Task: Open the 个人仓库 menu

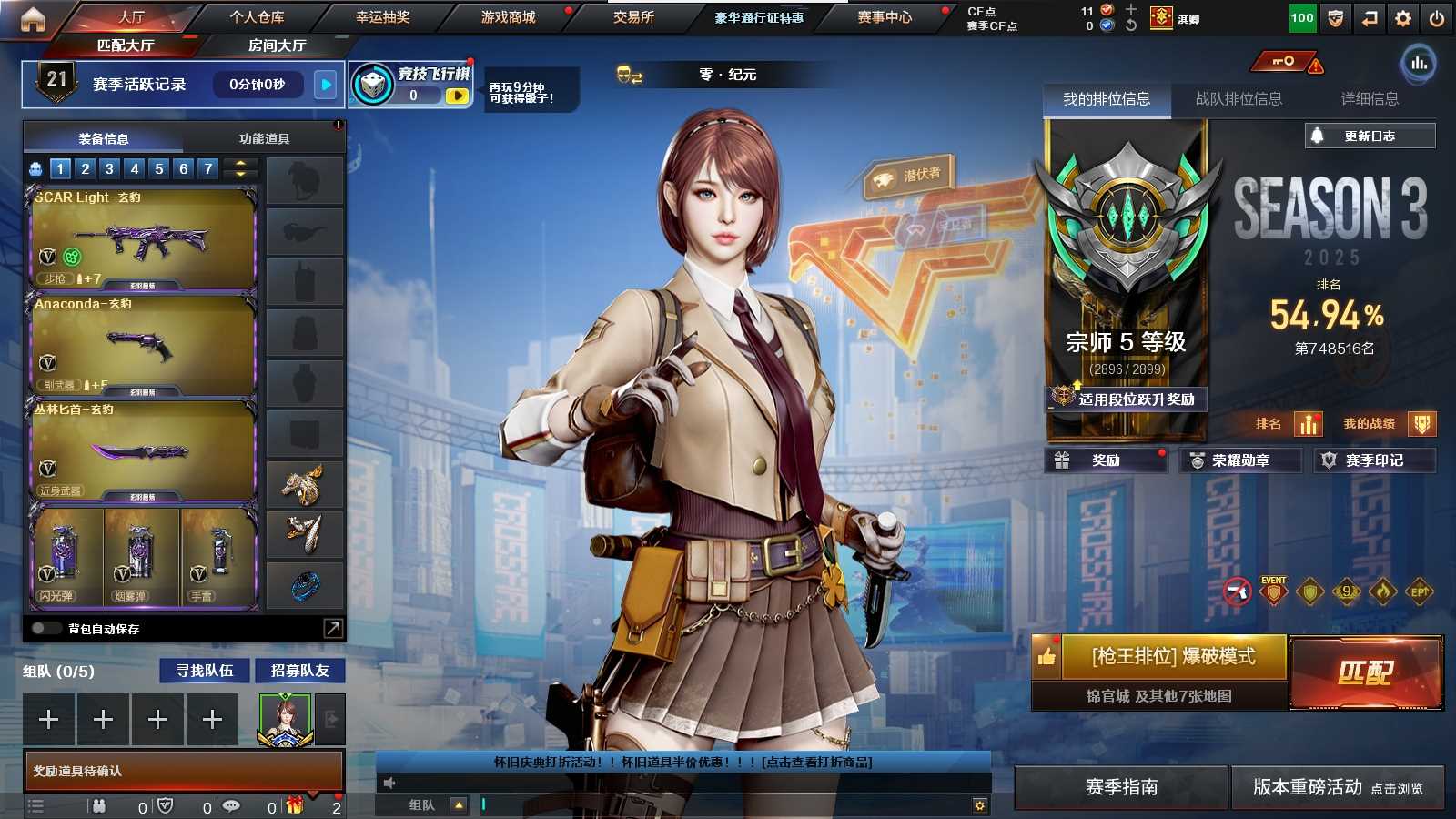Action: pyautogui.click(x=257, y=17)
